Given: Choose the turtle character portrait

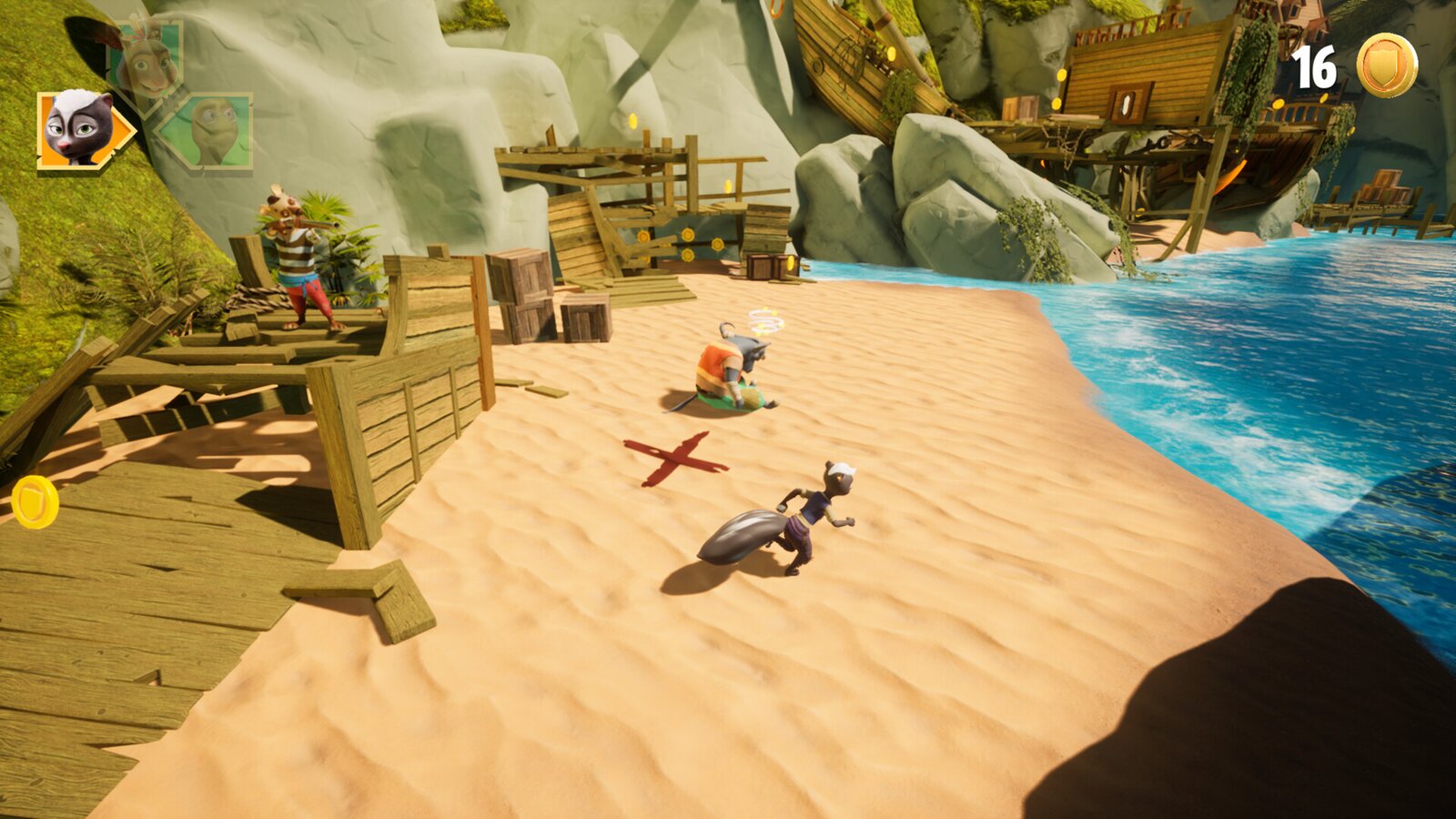Looking at the screenshot, I should pos(213,130).
